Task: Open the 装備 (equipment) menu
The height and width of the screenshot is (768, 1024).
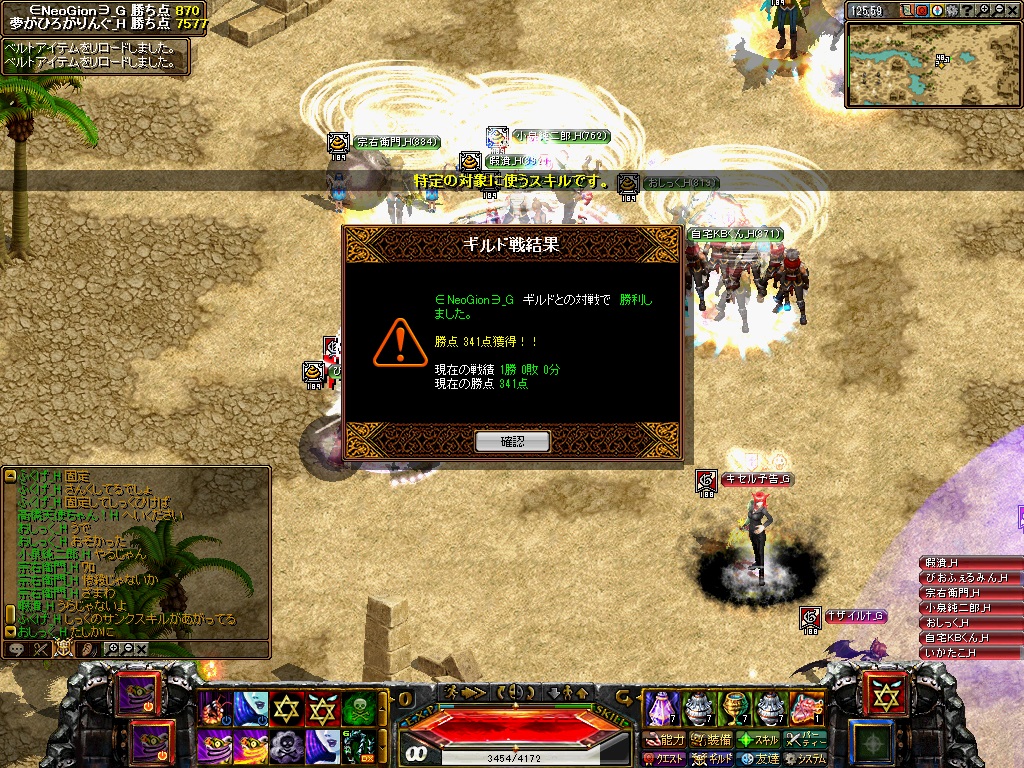Action: (712, 740)
